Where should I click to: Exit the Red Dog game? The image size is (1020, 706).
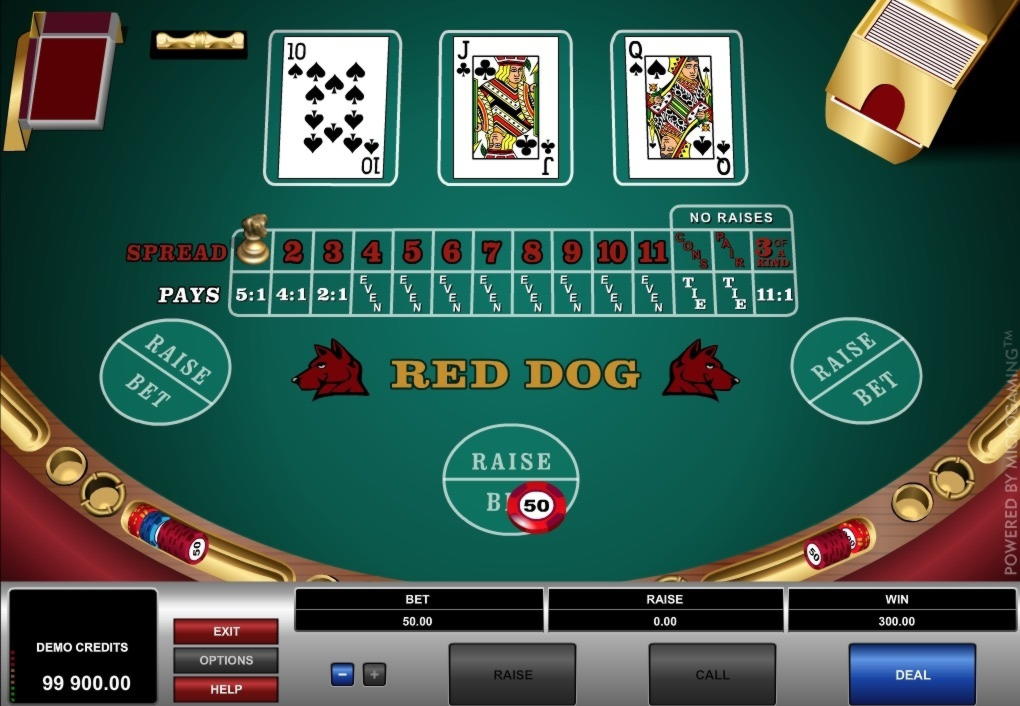click(226, 631)
